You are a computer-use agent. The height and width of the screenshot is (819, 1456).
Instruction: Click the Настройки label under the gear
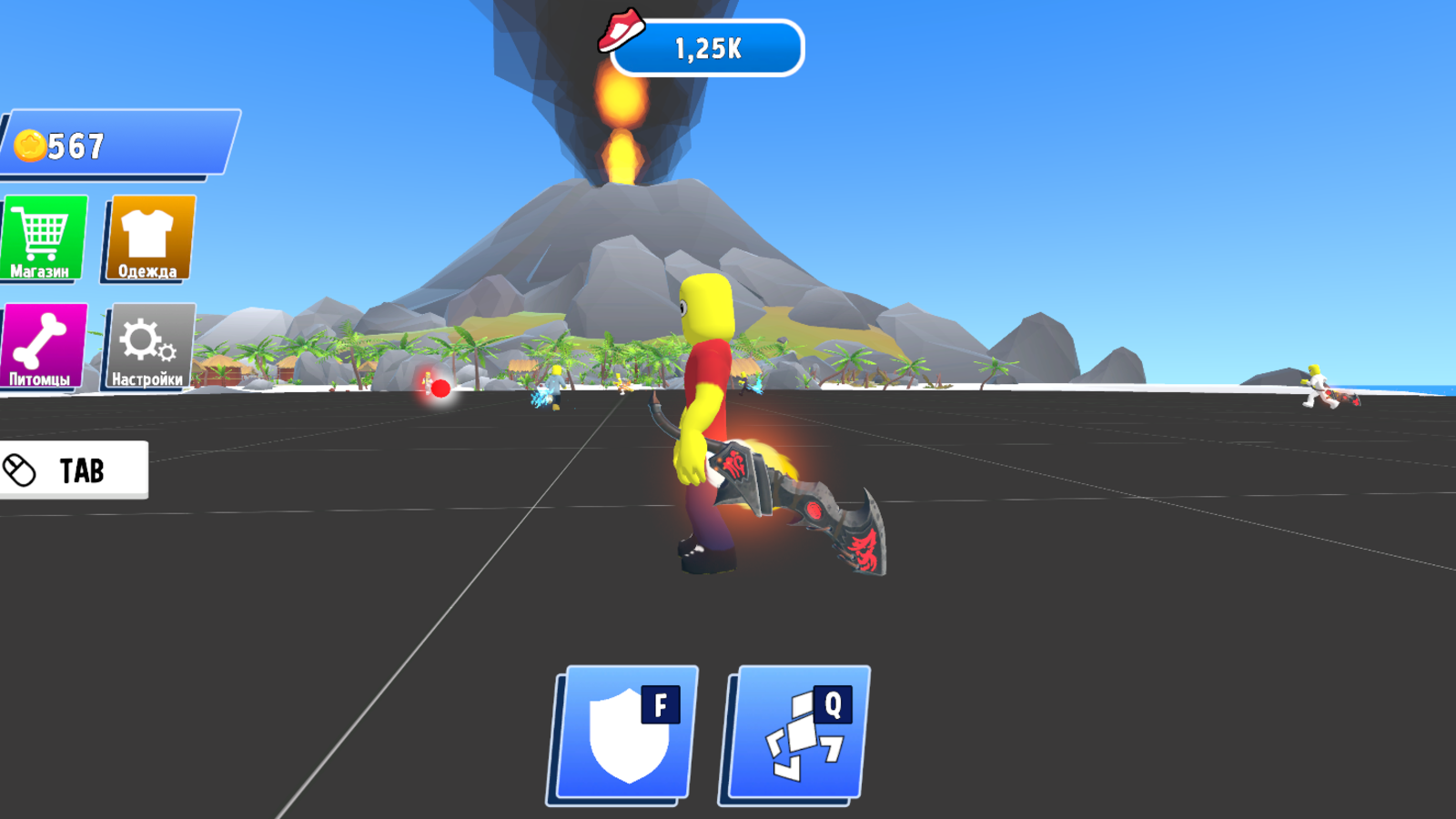pyautogui.click(x=146, y=379)
